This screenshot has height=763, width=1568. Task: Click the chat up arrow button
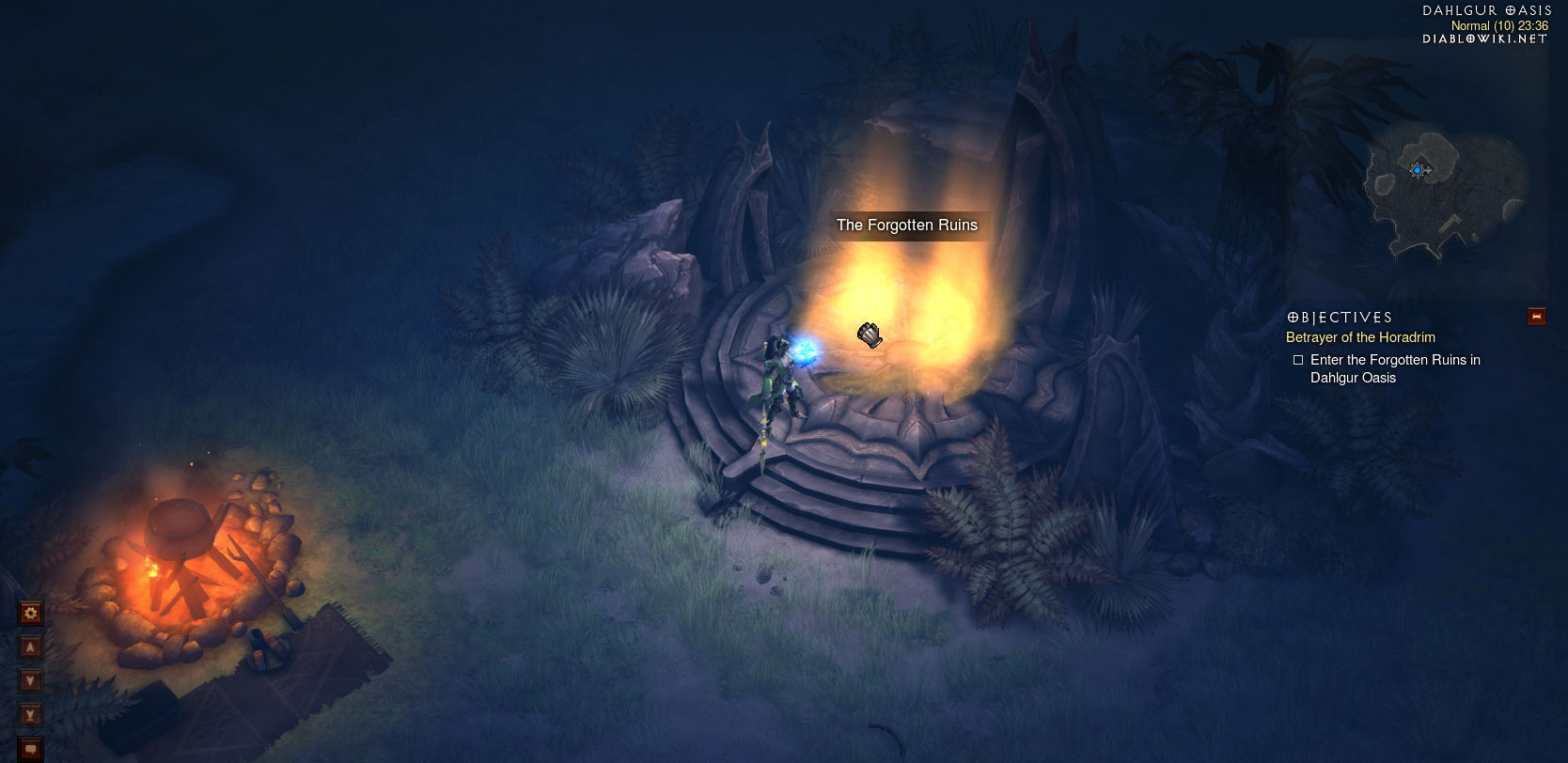[31, 647]
